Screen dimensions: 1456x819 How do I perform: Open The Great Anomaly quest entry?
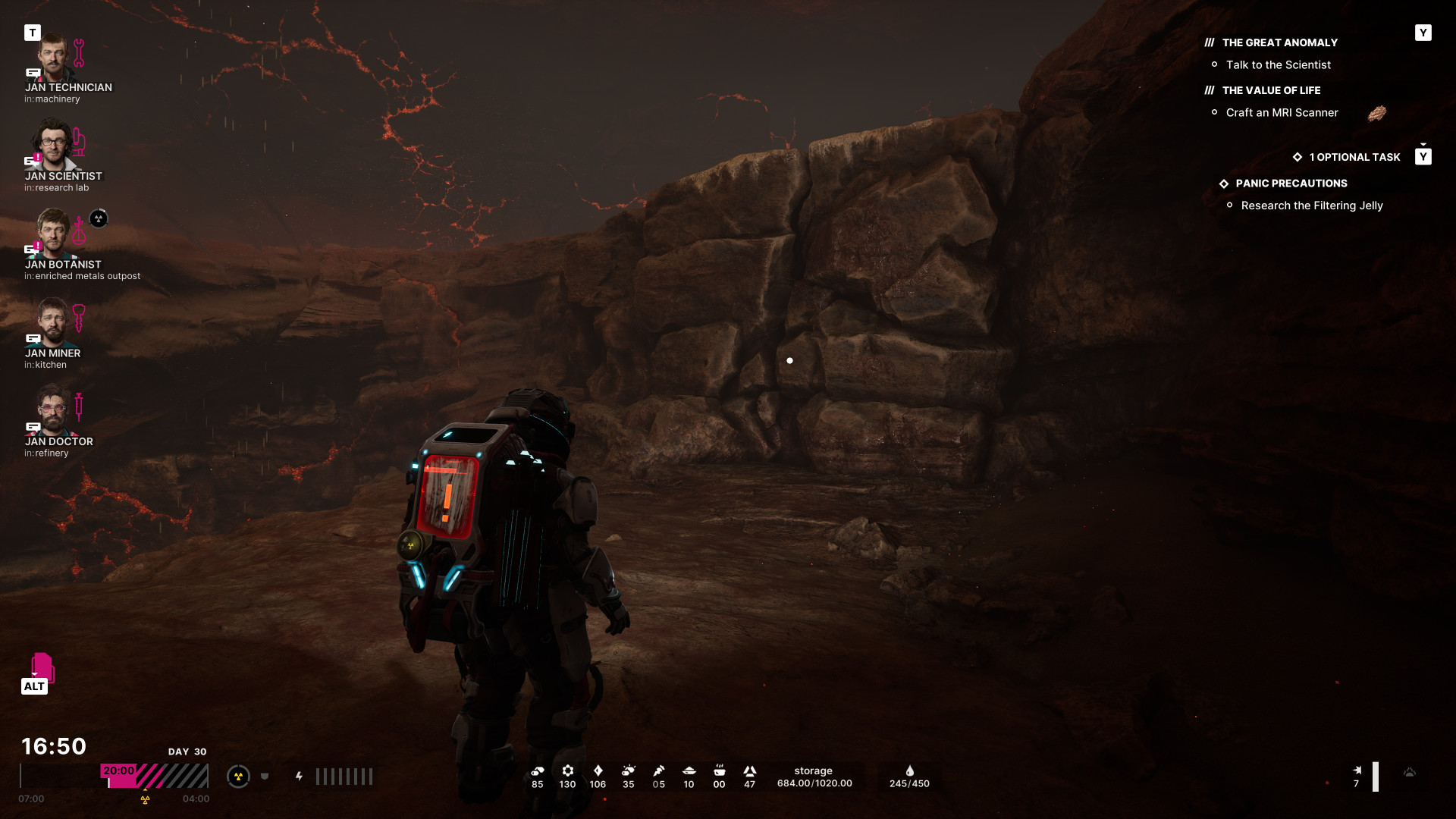(1279, 43)
